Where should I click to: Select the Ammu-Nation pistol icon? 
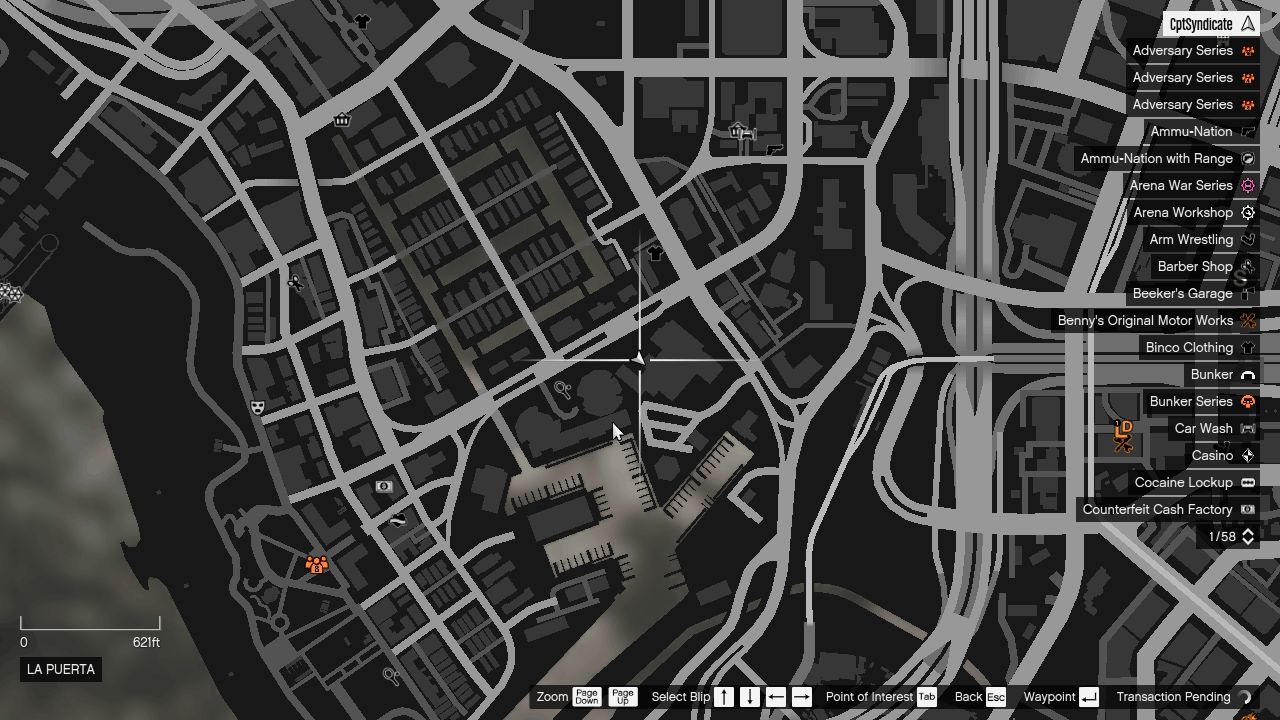click(x=1247, y=131)
